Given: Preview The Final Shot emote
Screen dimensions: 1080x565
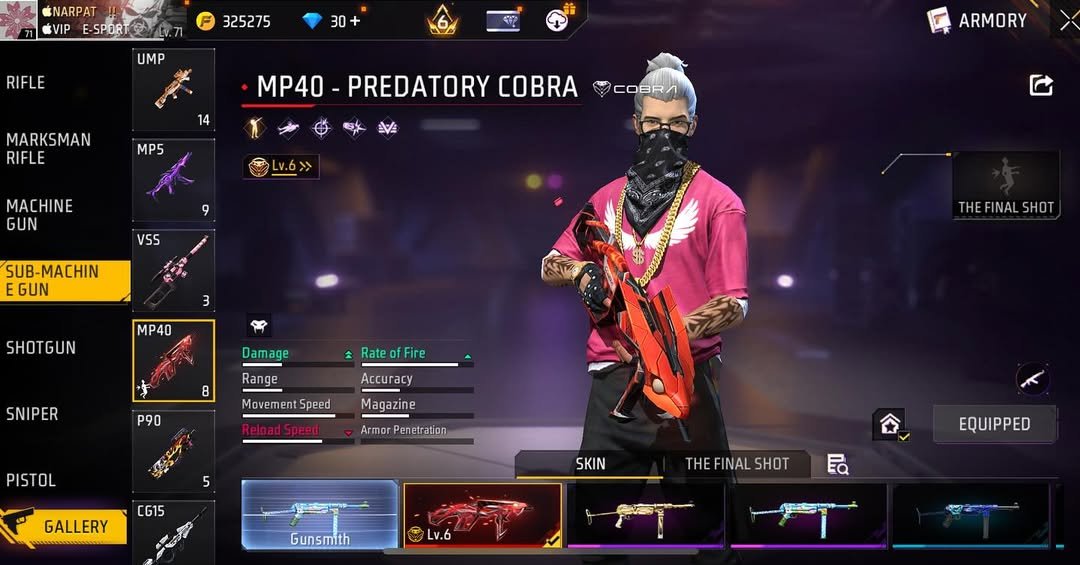Looking at the screenshot, I should coord(1005,185).
